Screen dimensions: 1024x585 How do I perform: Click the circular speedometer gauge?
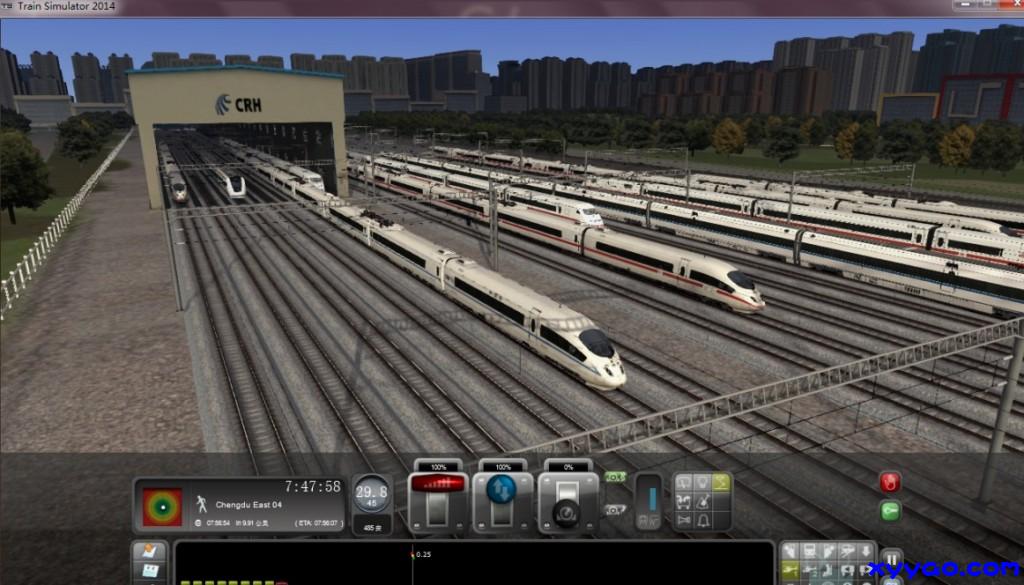372,494
